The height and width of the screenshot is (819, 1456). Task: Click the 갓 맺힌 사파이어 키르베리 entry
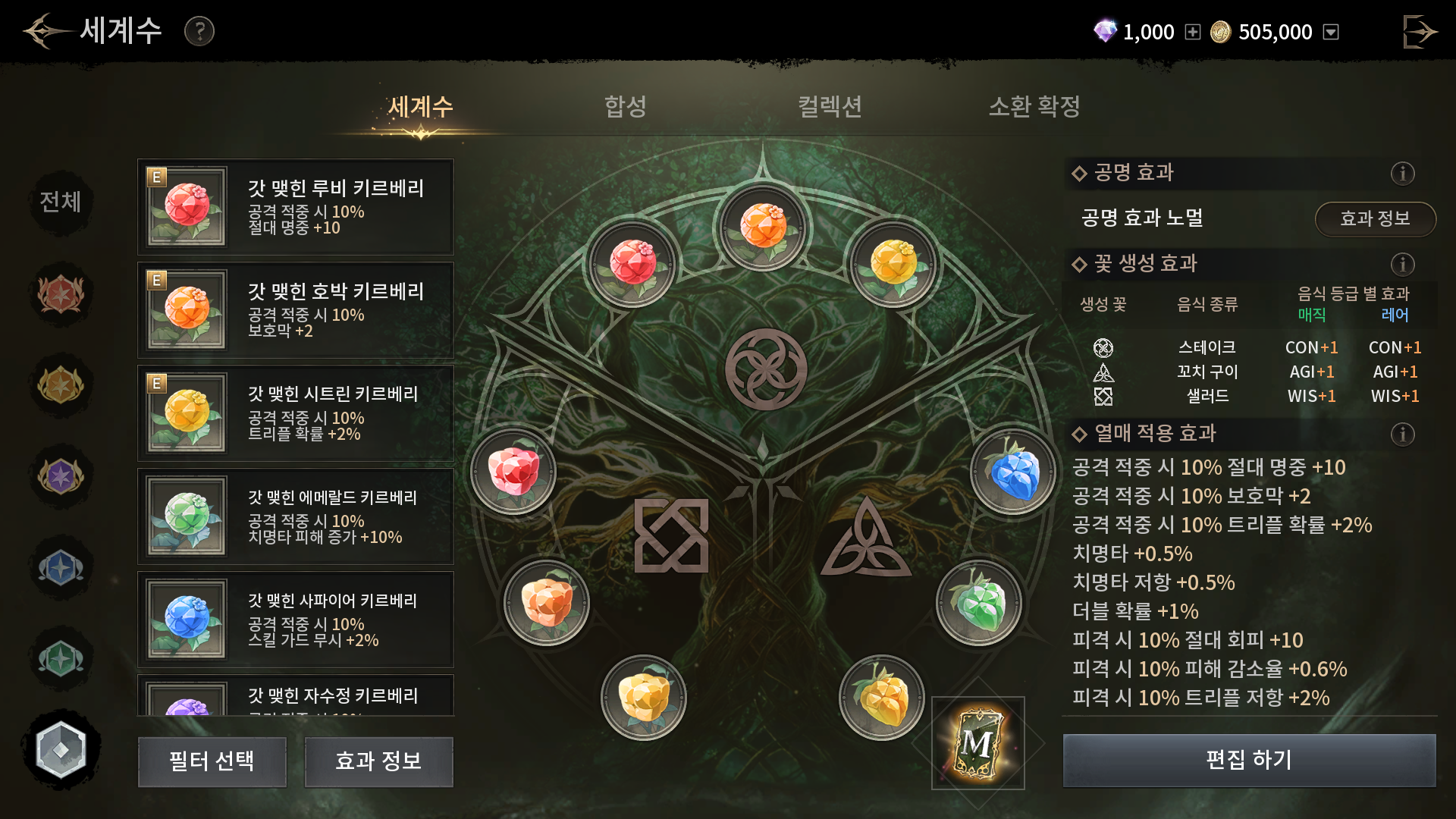click(296, 620)
